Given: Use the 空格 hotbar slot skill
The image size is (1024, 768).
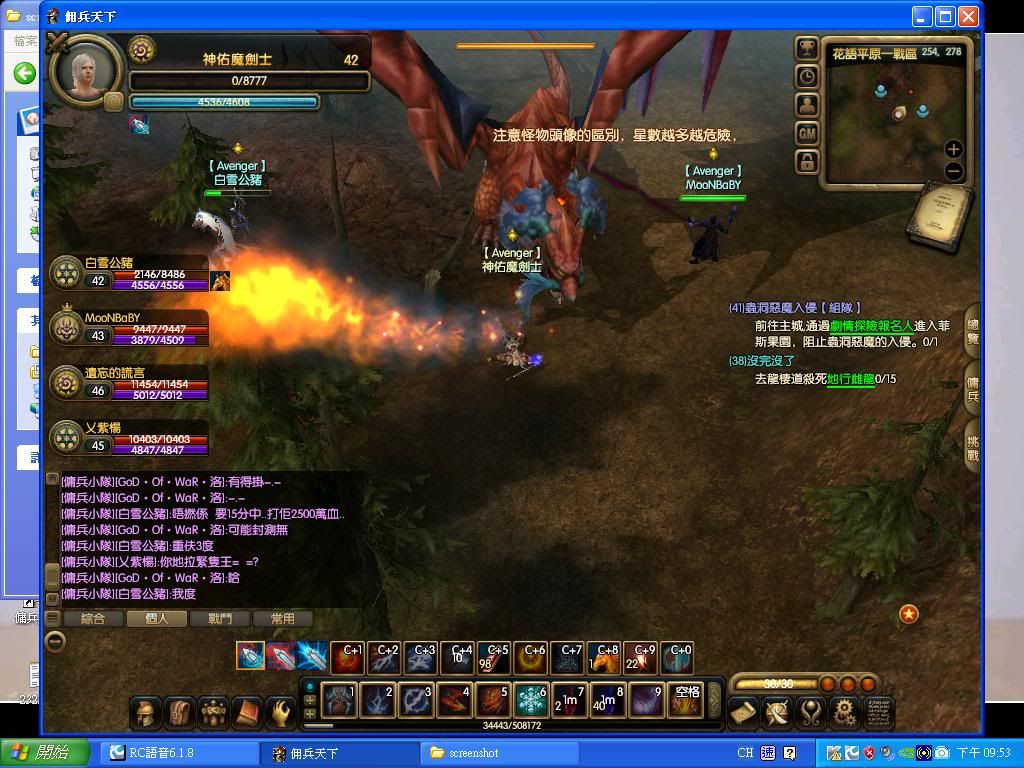Looking at the screenshot, I should [686, 700].
